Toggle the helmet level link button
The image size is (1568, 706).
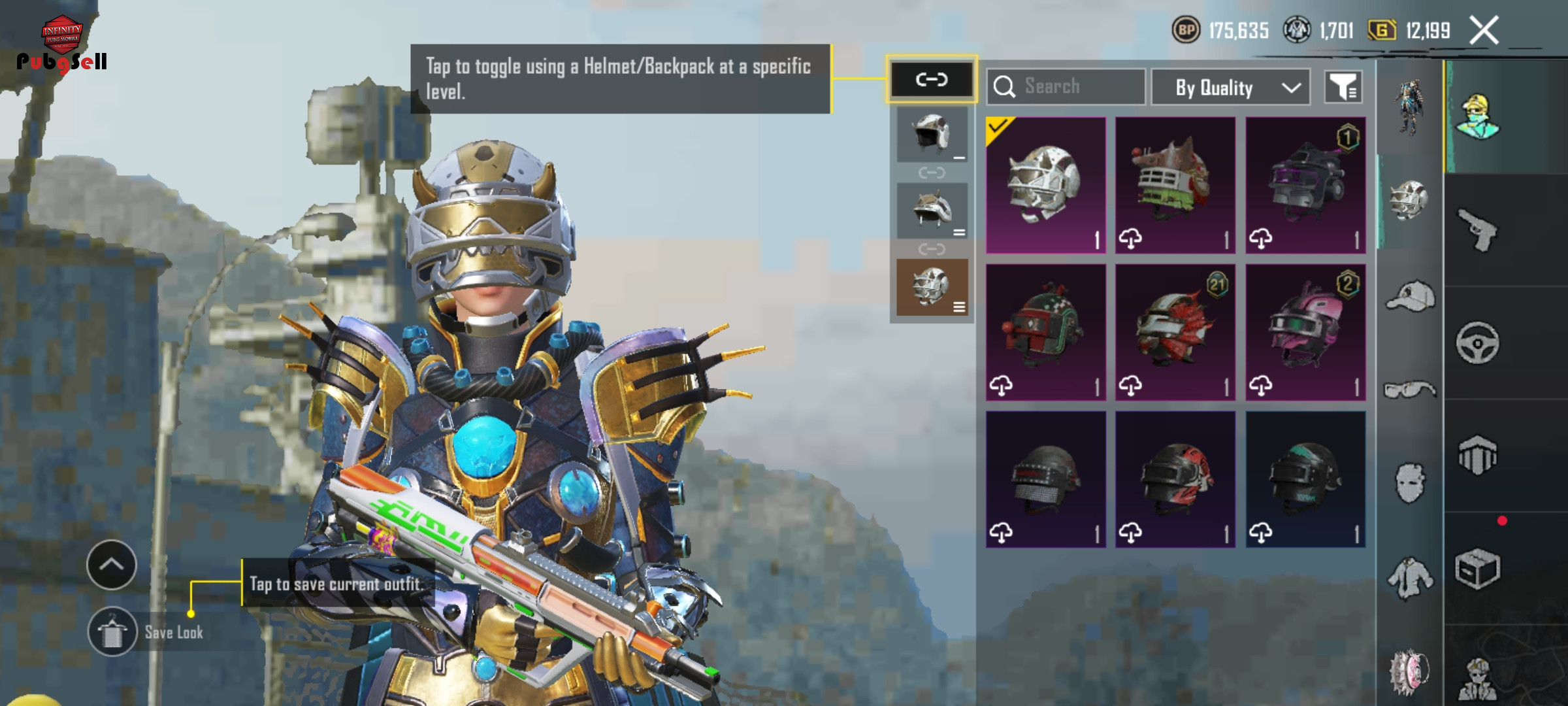tap(932, 80)
